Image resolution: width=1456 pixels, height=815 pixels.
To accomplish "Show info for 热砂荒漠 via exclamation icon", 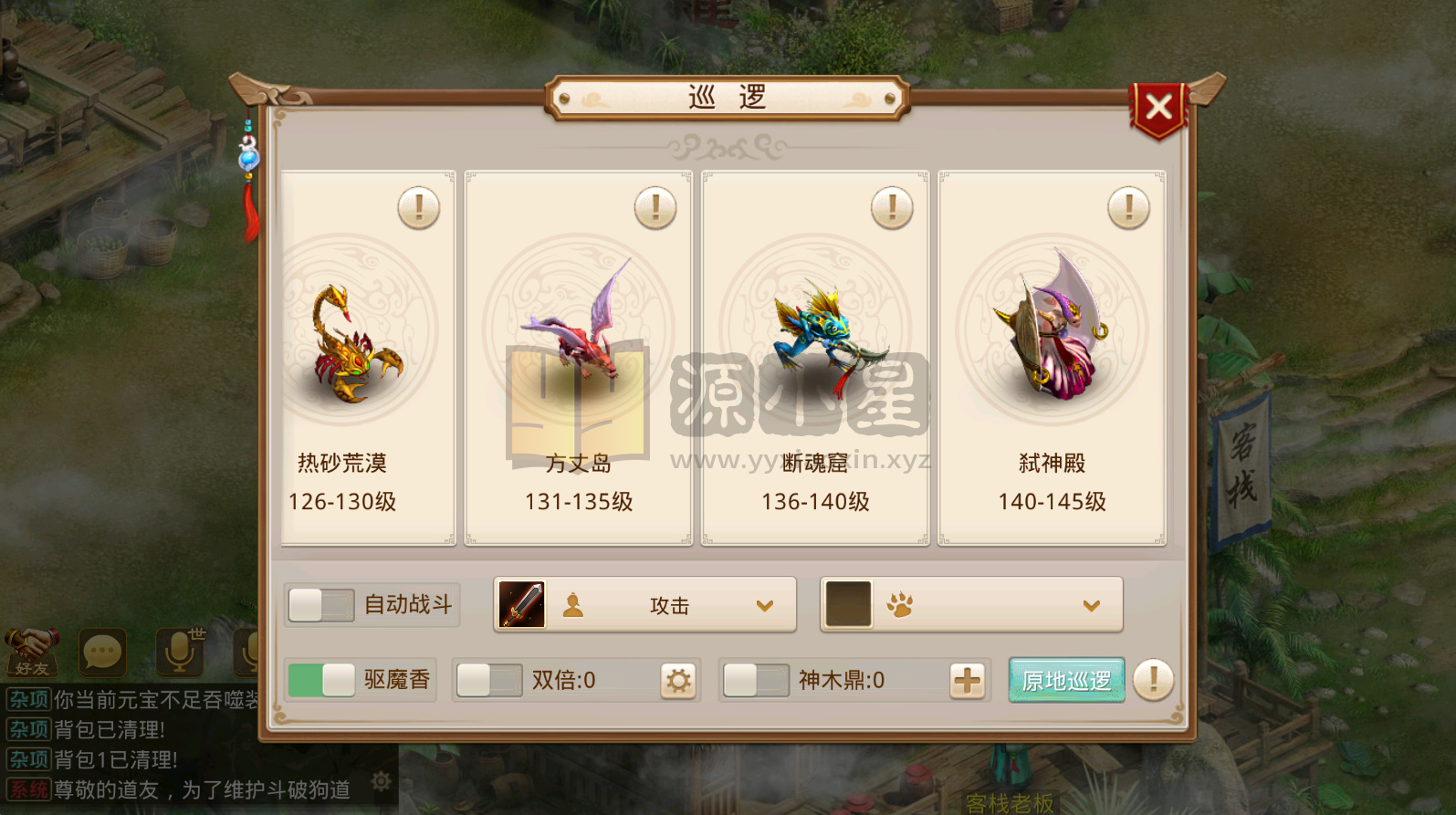I will [418, 208].
